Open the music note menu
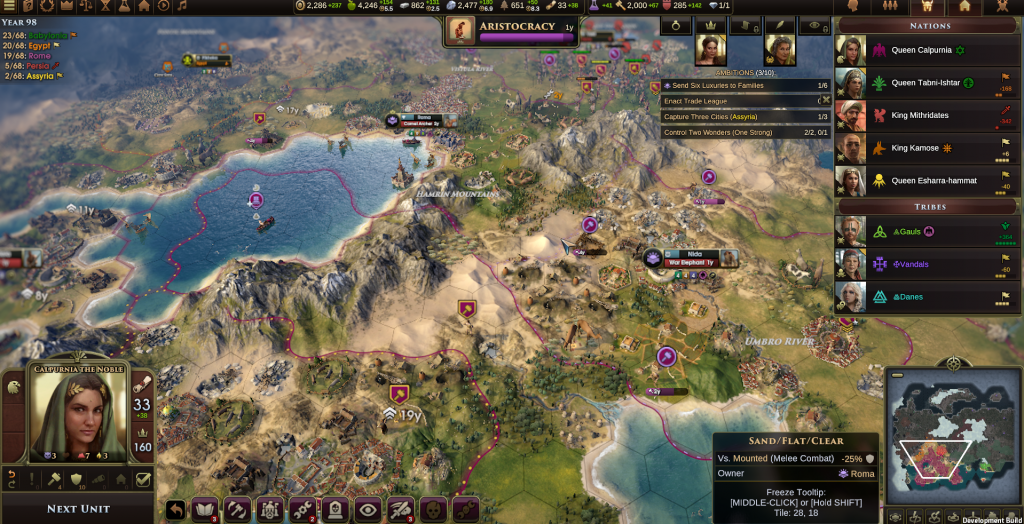 183,6
